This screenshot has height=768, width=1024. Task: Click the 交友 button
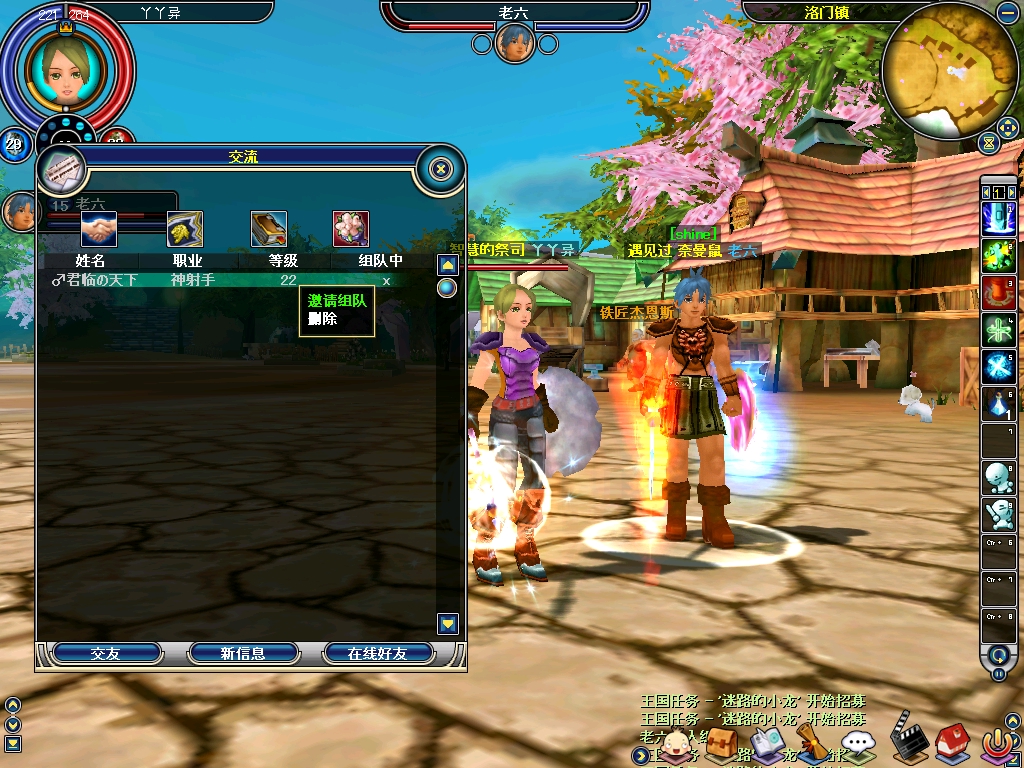click(106, 653)
